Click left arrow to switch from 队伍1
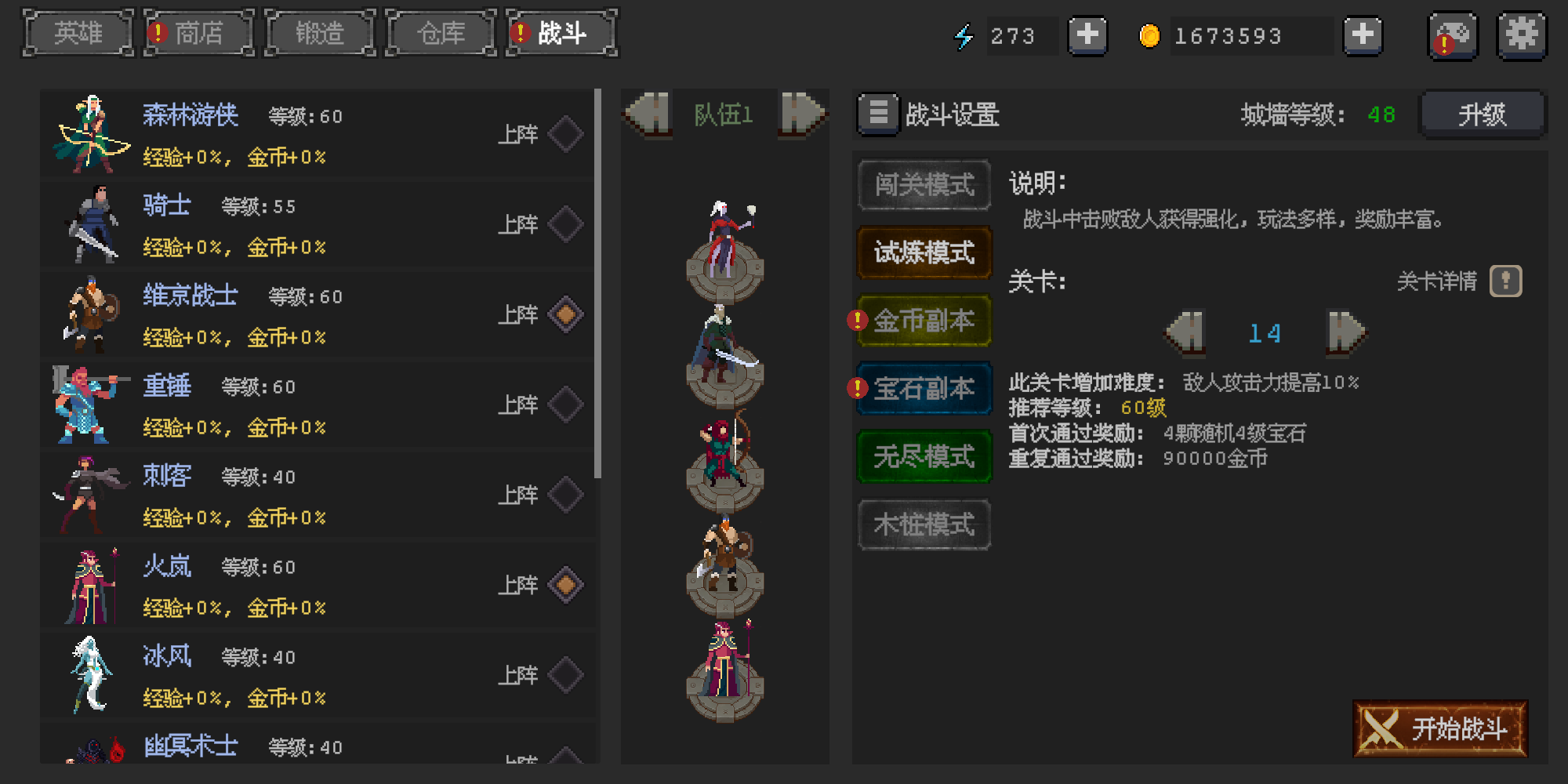This screenshot has height=784, width=1568. (646, 114)
